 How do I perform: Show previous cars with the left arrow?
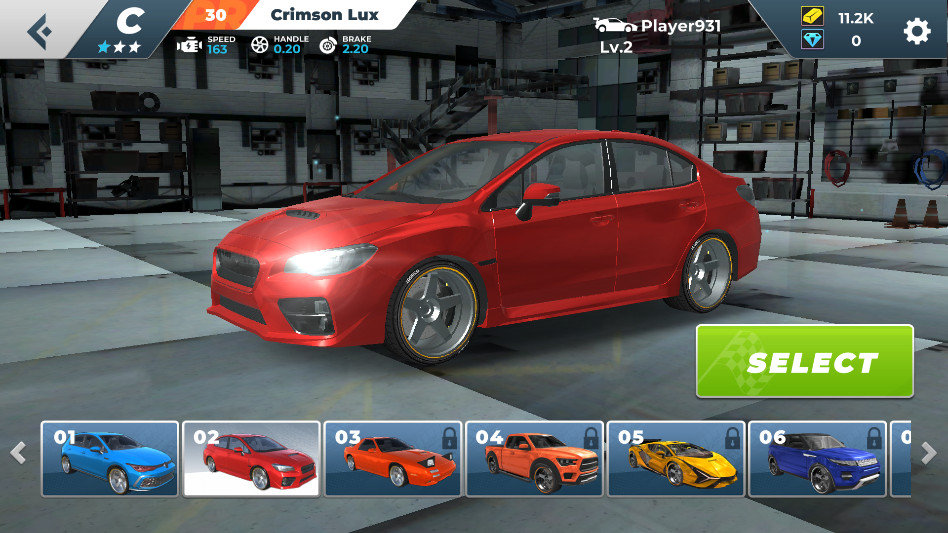18,452
